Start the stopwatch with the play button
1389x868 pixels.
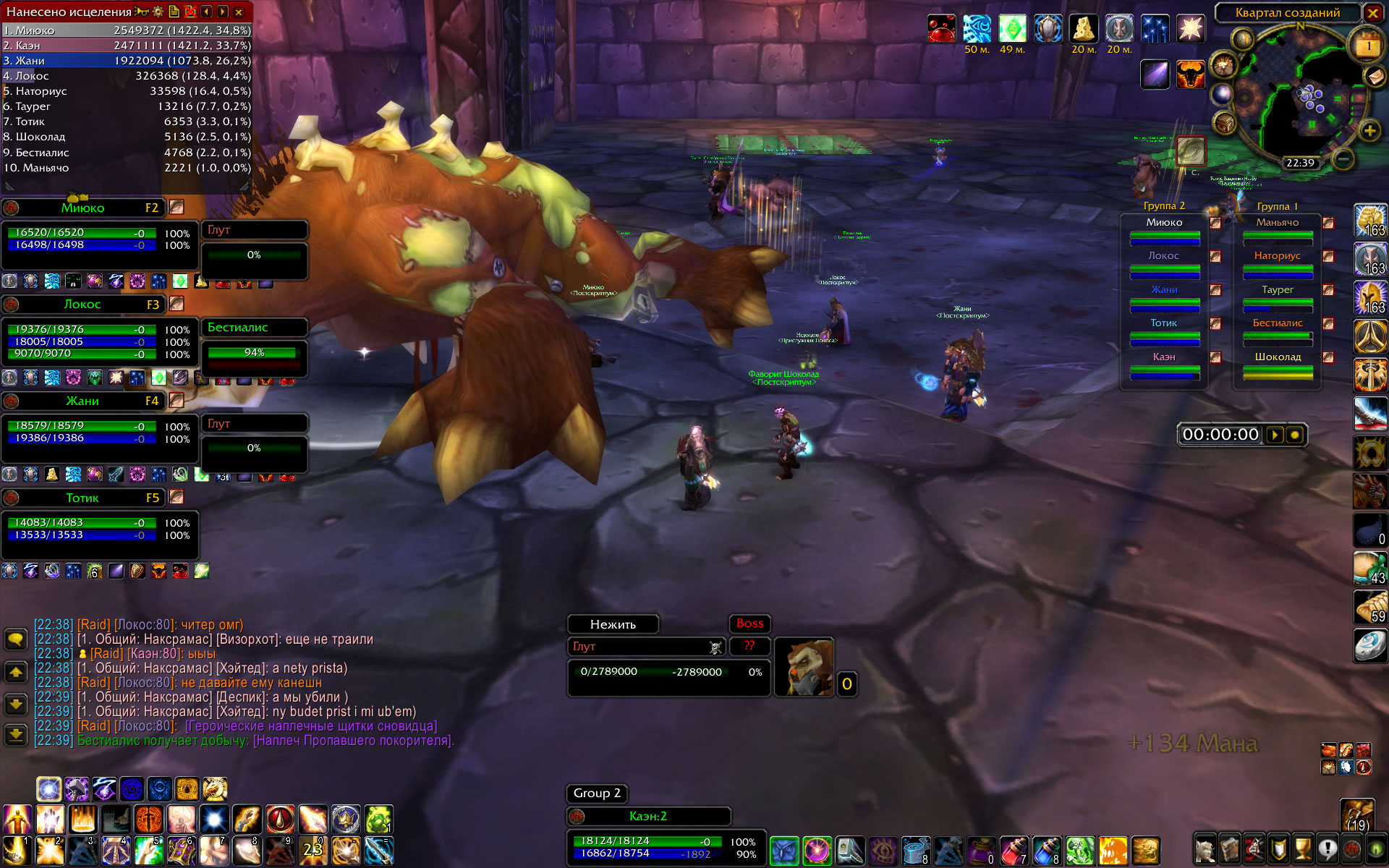point(1275,435)
